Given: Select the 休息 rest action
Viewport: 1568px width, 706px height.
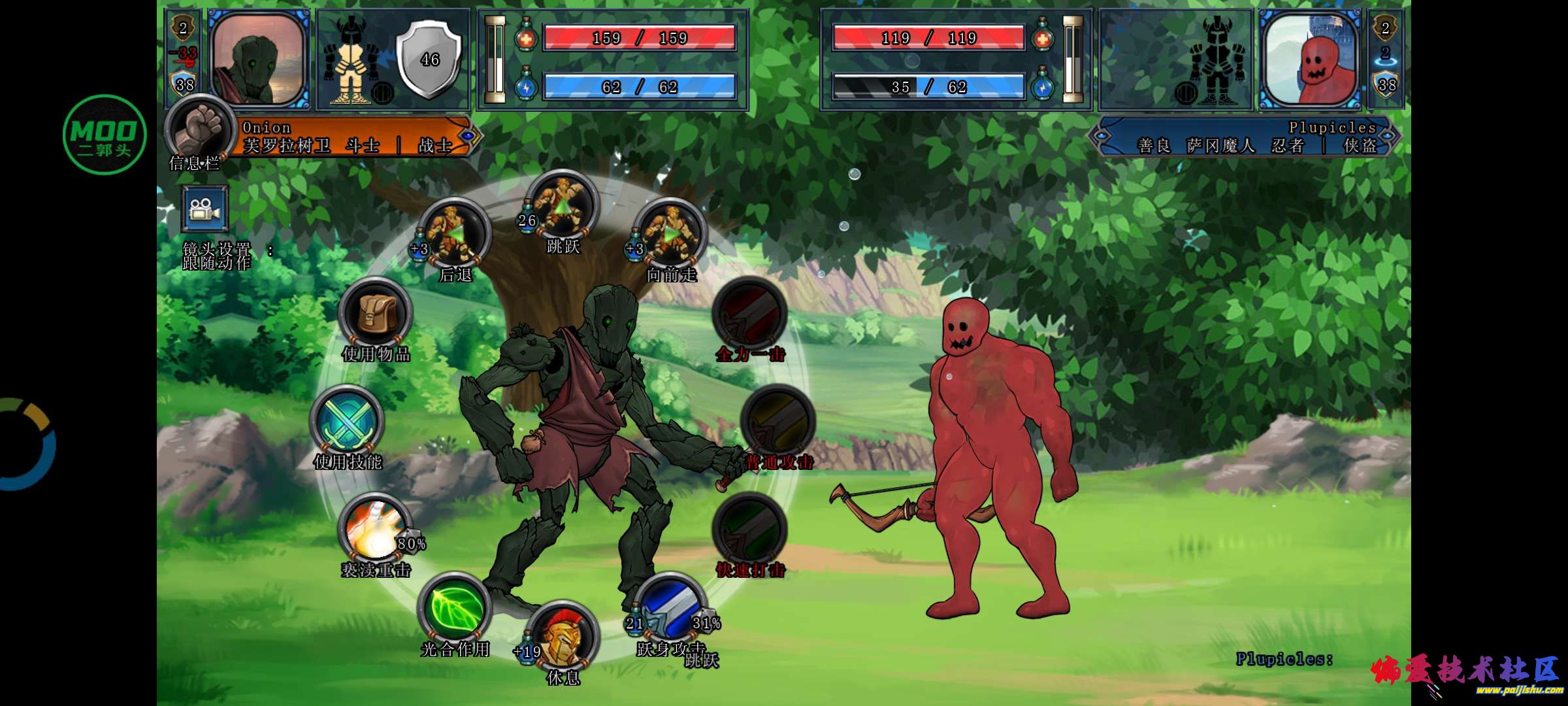Looking at the screenshot, I should (x=563, y=637).
